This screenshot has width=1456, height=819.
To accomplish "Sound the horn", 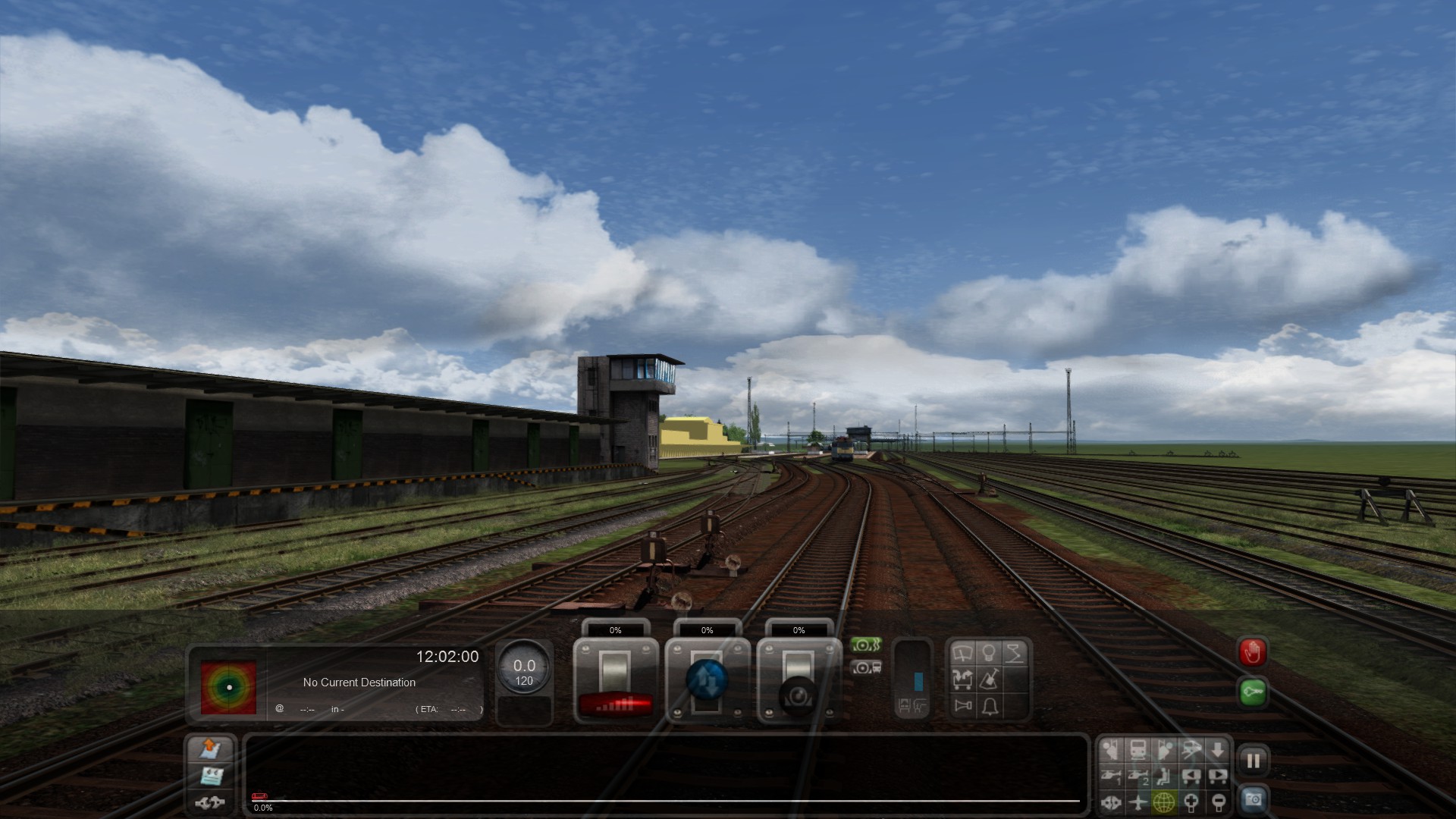I will pos(963,706).
